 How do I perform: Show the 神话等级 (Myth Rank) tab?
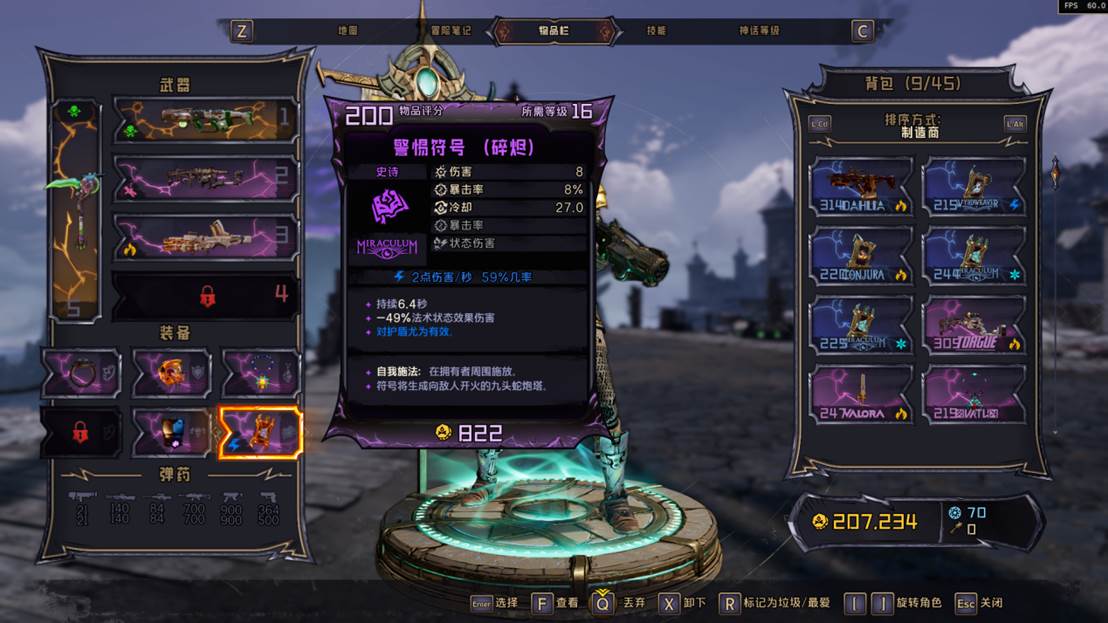point(759,31)
